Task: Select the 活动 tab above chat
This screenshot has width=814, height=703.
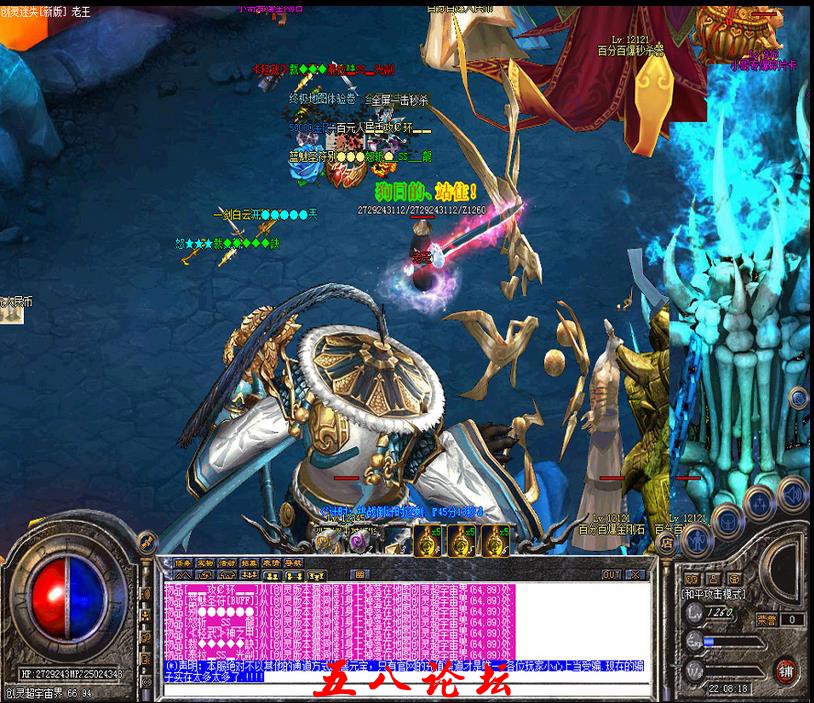Action: pyautogui.click(x=227, y=563)
